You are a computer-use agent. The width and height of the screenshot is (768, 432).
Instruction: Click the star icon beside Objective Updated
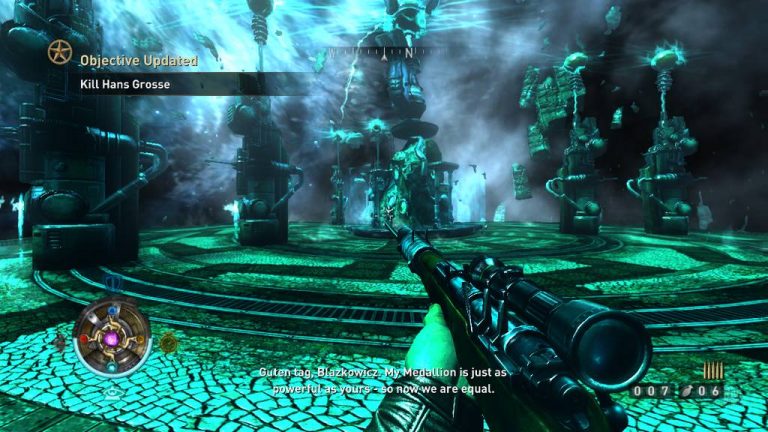[x=60, y=53]
